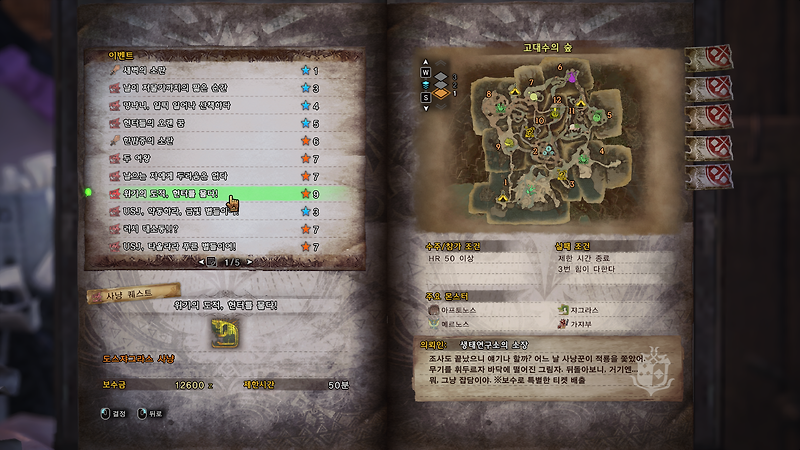Go to the next quest list page
The height and width of the screenshot is (450, 800).
click(x=249, y=261)
